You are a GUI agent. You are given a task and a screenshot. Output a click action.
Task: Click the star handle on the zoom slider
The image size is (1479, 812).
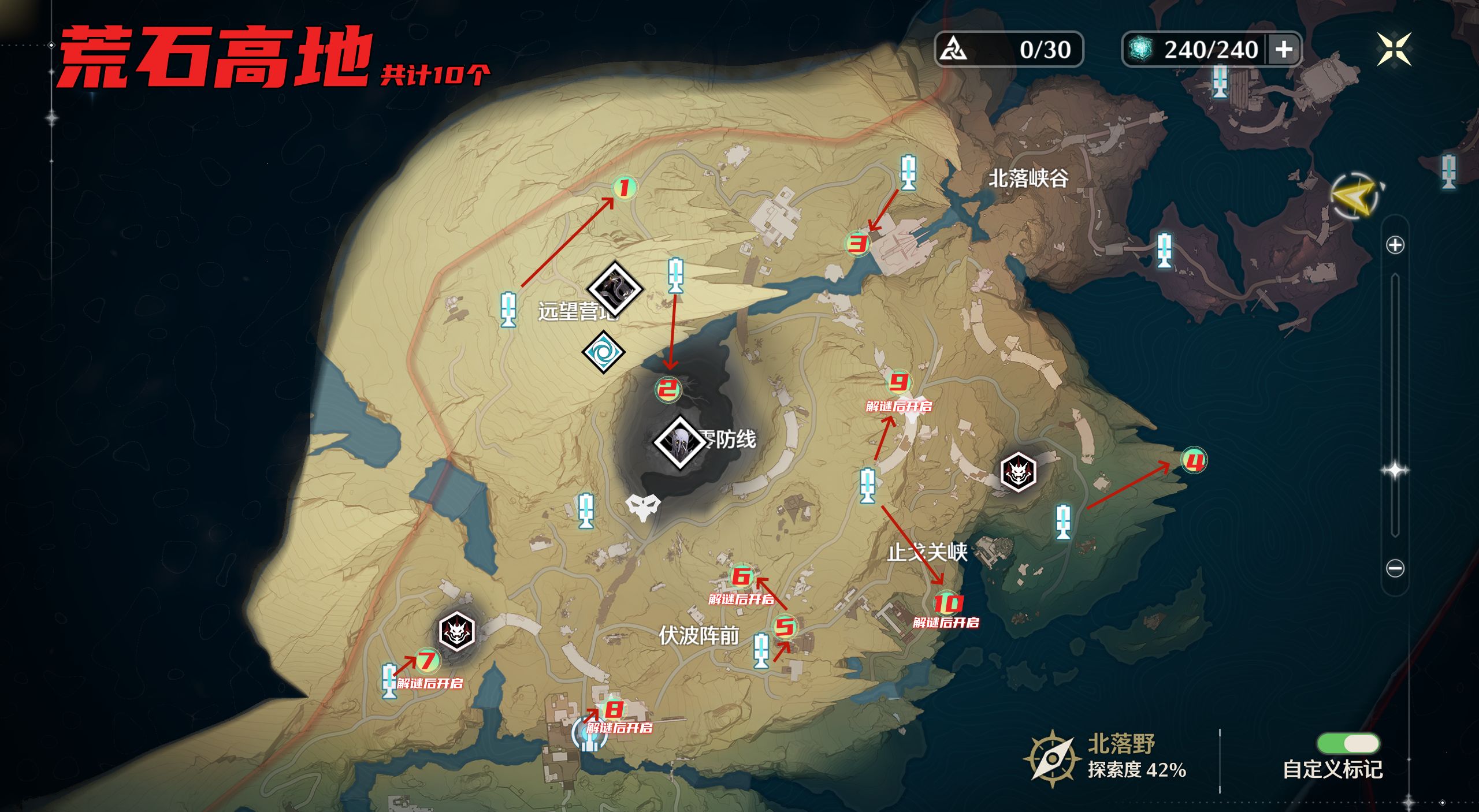[1395, 470]
